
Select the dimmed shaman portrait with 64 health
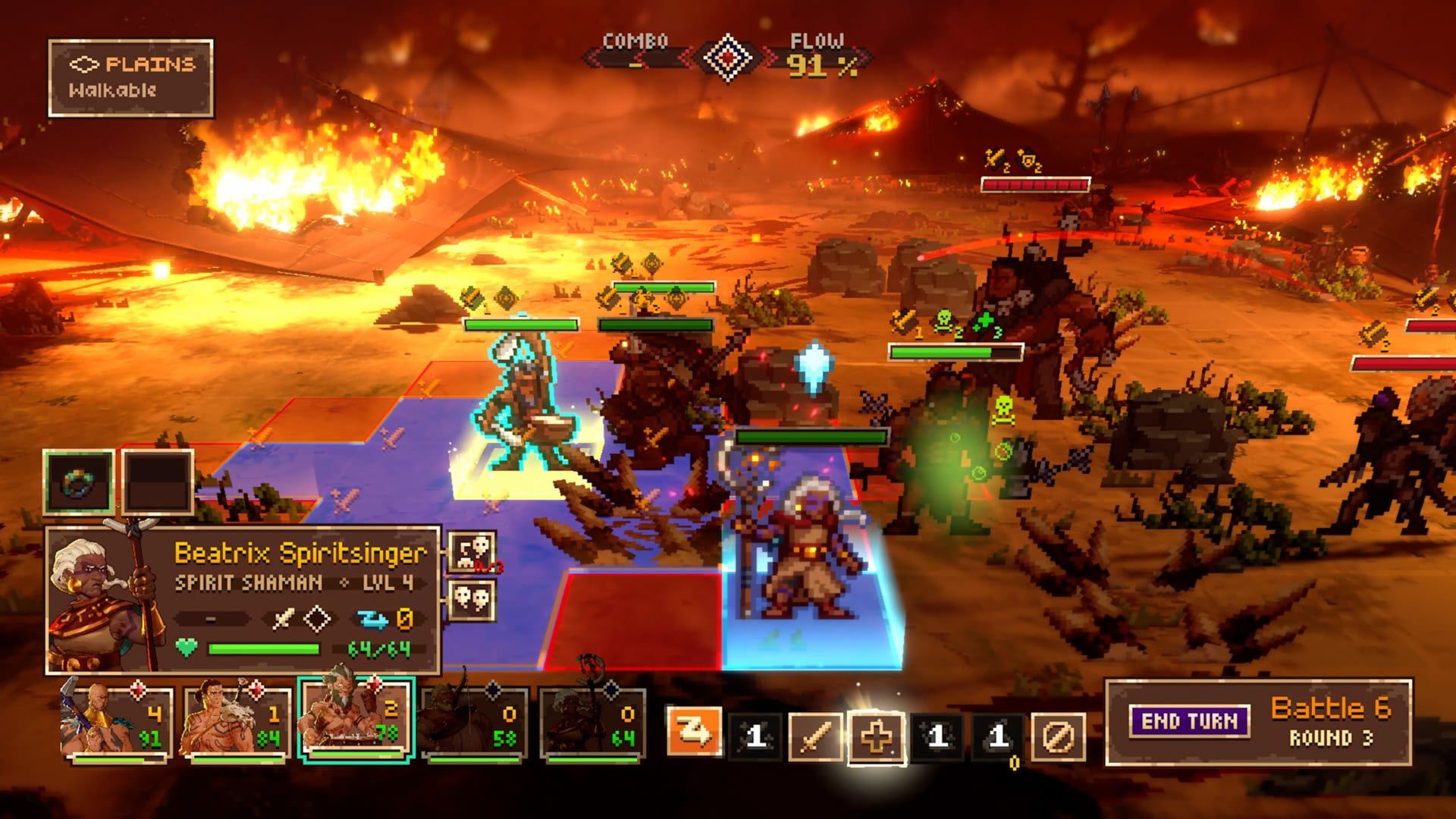pos(592,722)
